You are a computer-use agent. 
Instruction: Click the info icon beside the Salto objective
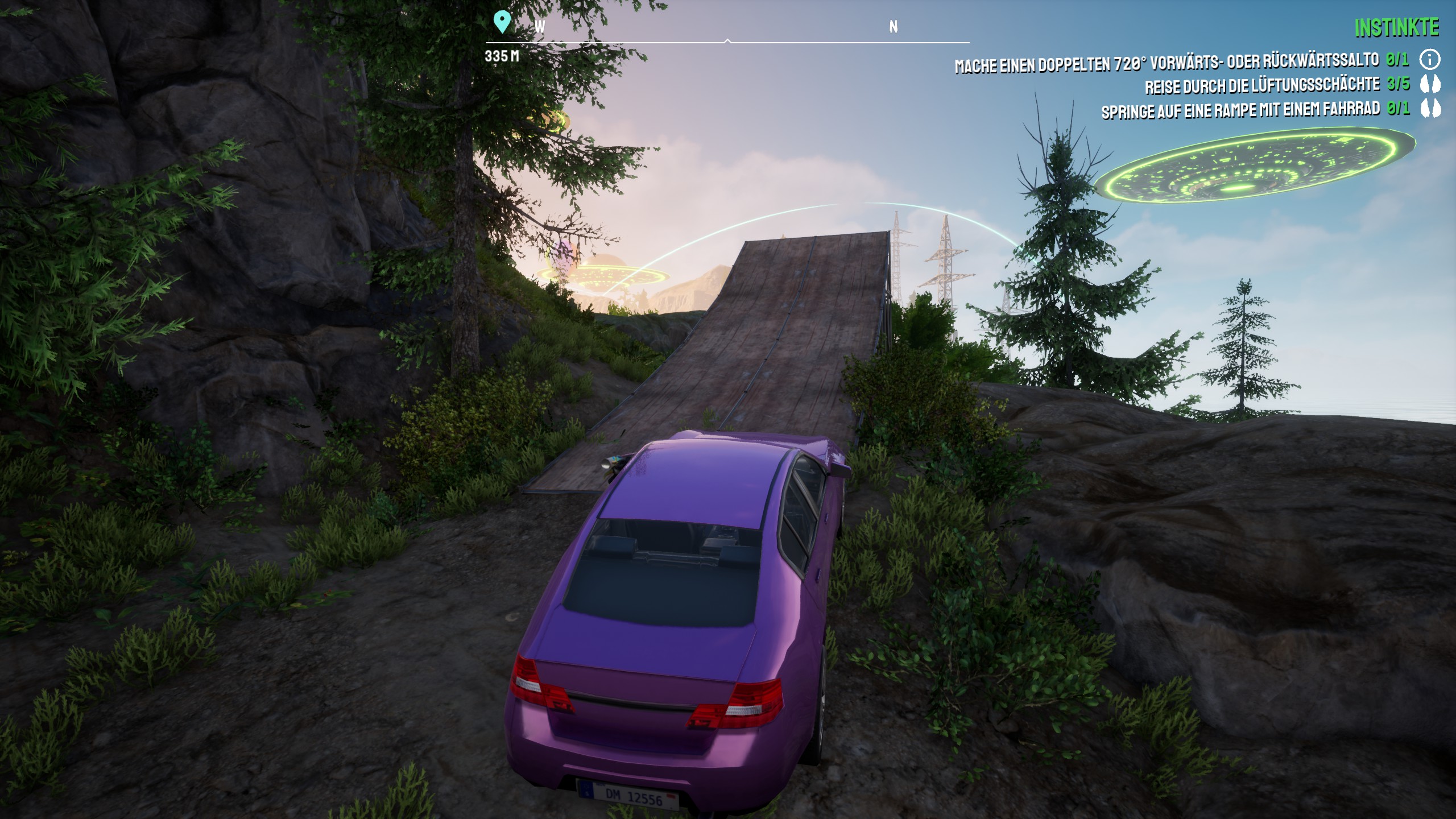point(1430,59)
